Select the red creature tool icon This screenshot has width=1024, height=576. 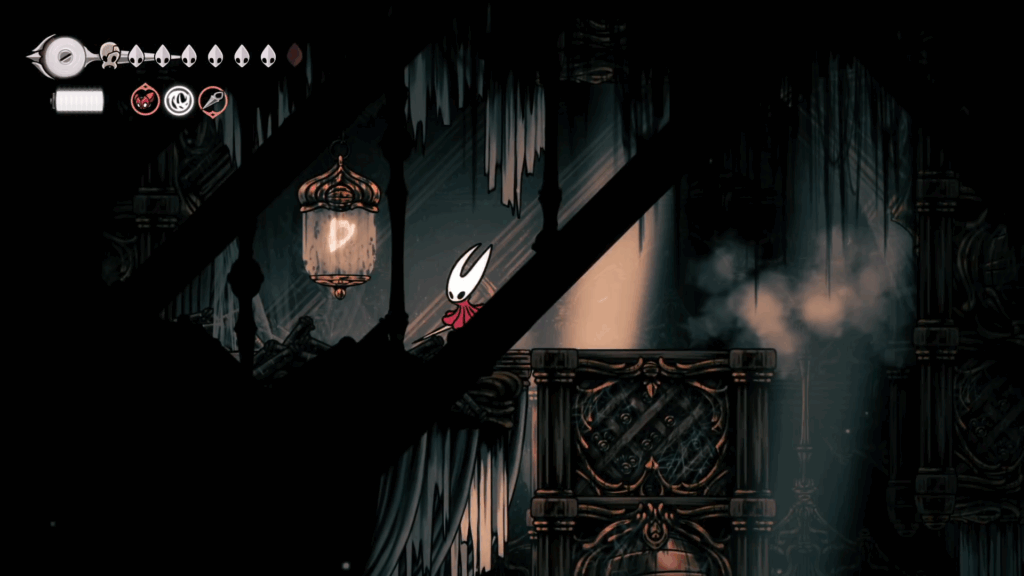pyautogui.click(x=146, y=100)
